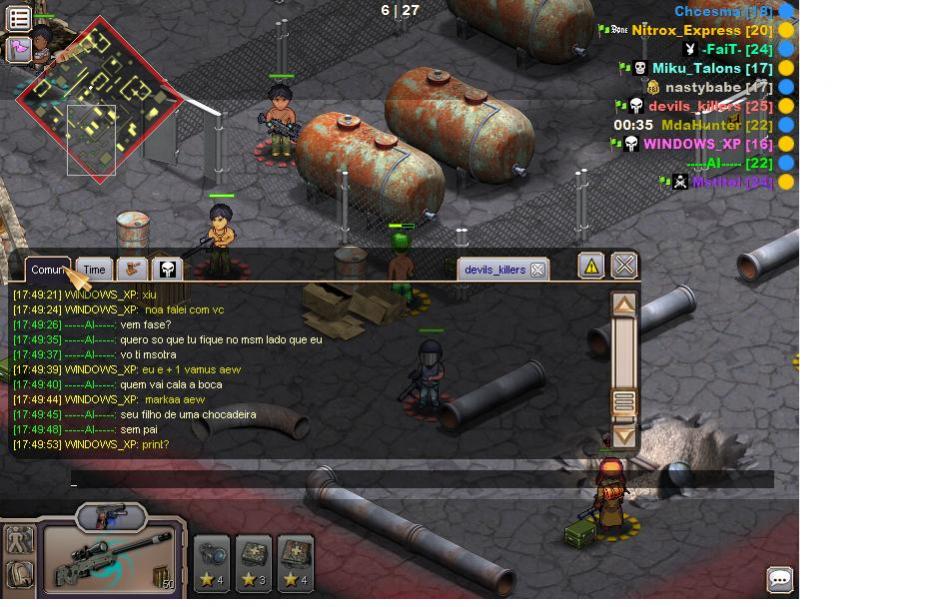Click the yellow warning triangle button
Viewport: 951px width, 607px height.
point(591,266)
